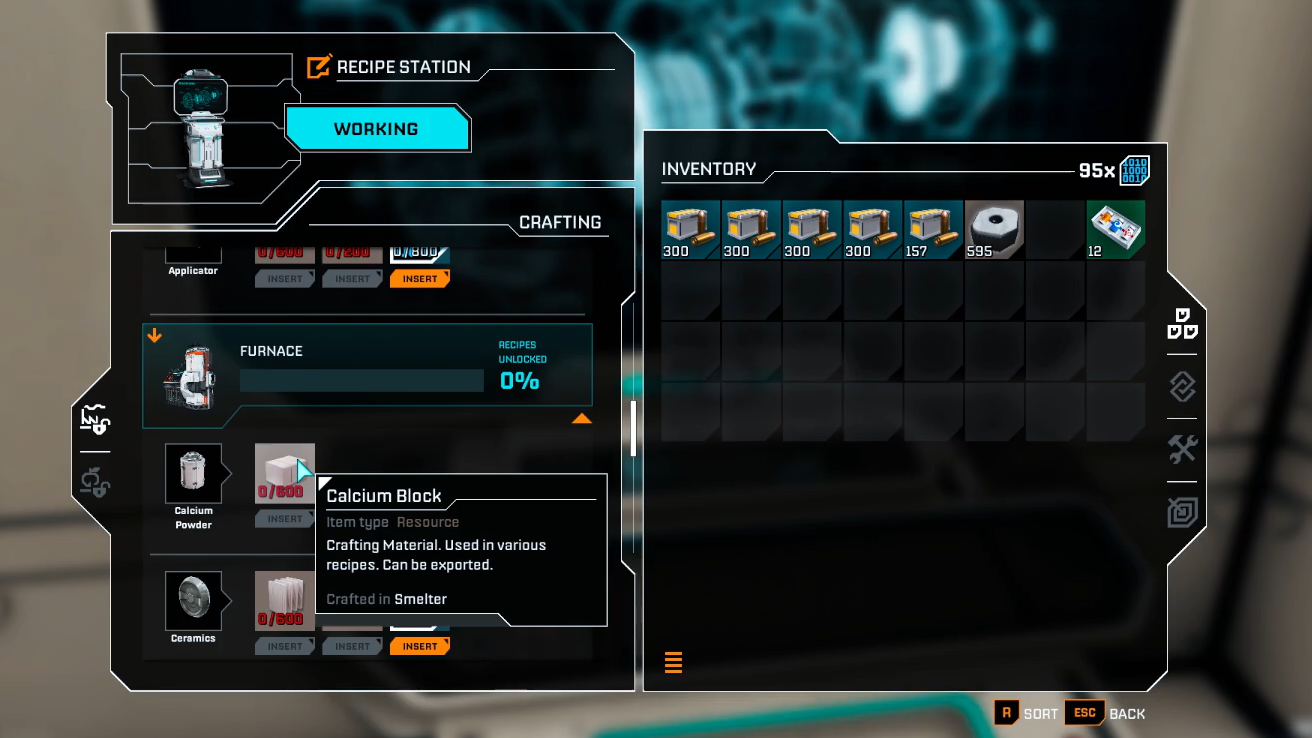
Task: Select the white block stack of 595
Action: click(994, 229)
